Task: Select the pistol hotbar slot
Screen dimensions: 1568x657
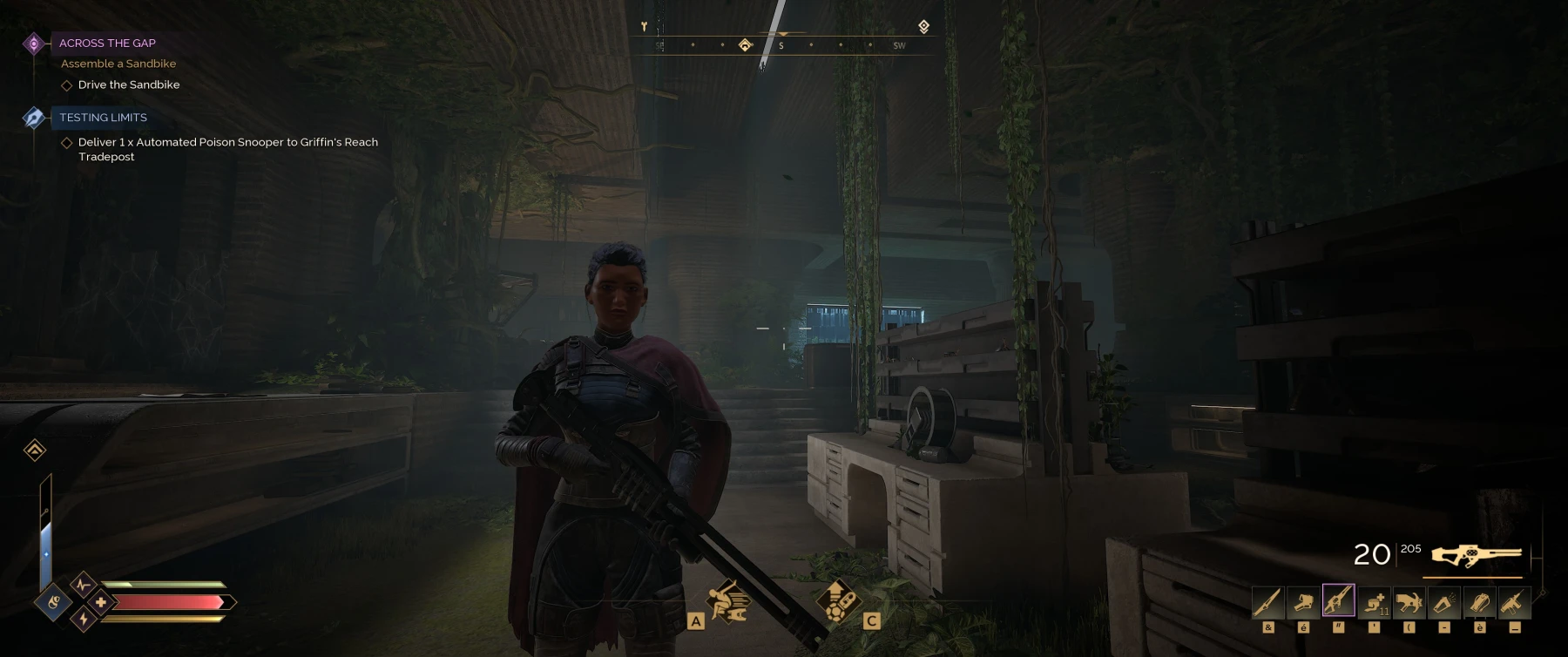Action: [x=1303, y=602]
